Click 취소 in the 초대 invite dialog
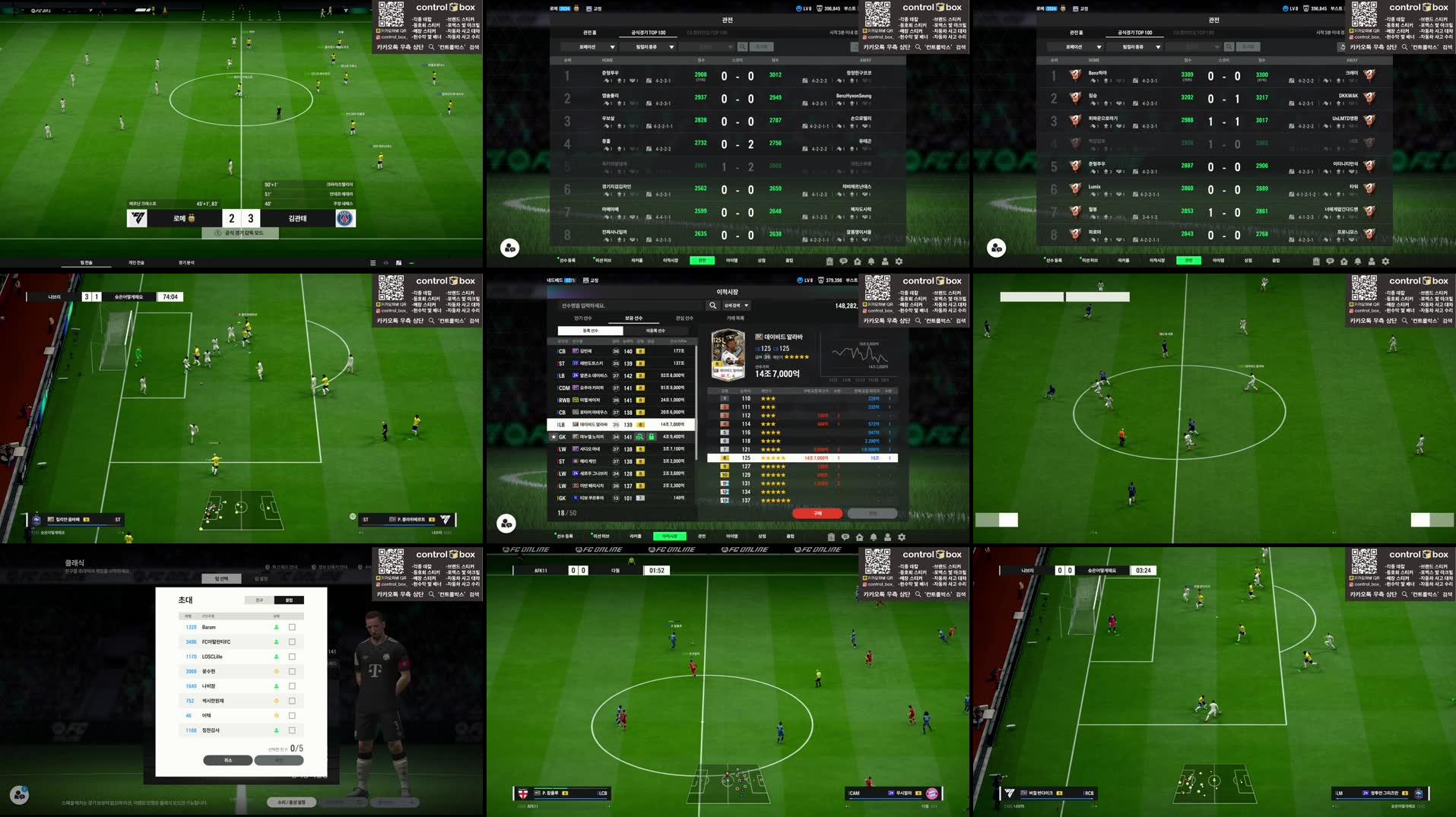The image size is (1456, 817). coord(227,760)
